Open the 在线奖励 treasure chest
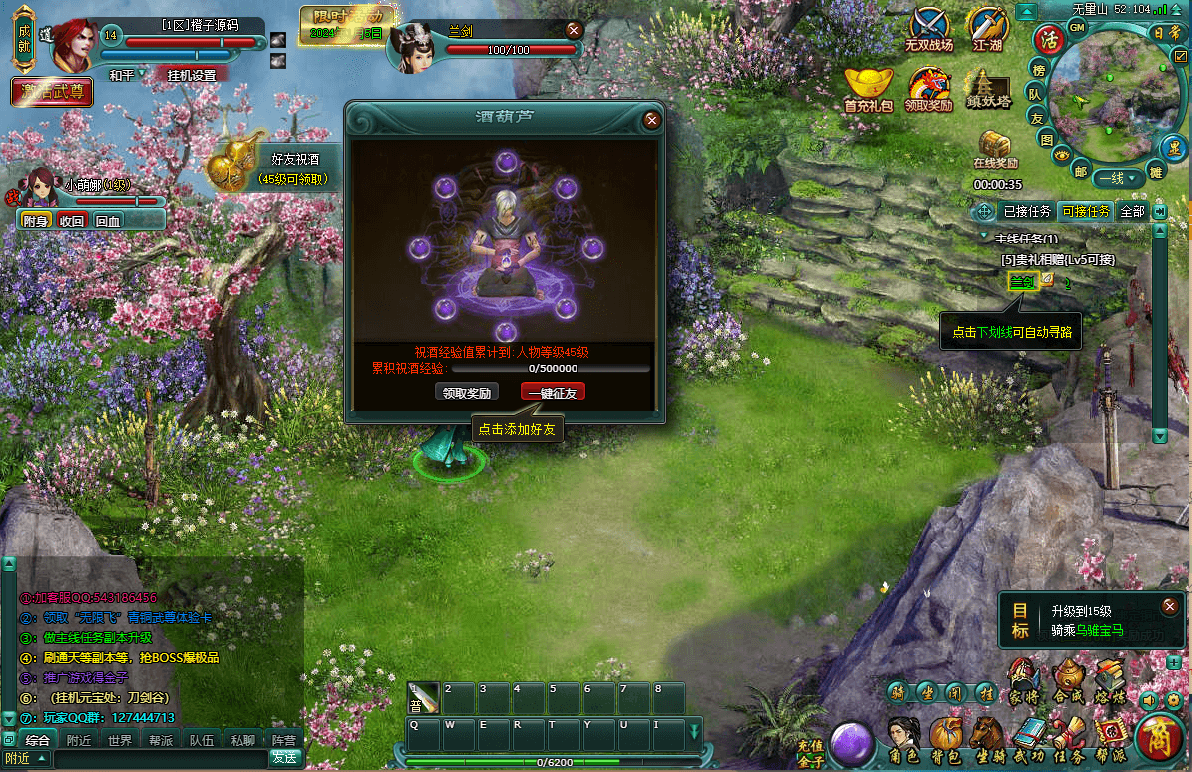The image size is (1192, 772). point(995,150)
